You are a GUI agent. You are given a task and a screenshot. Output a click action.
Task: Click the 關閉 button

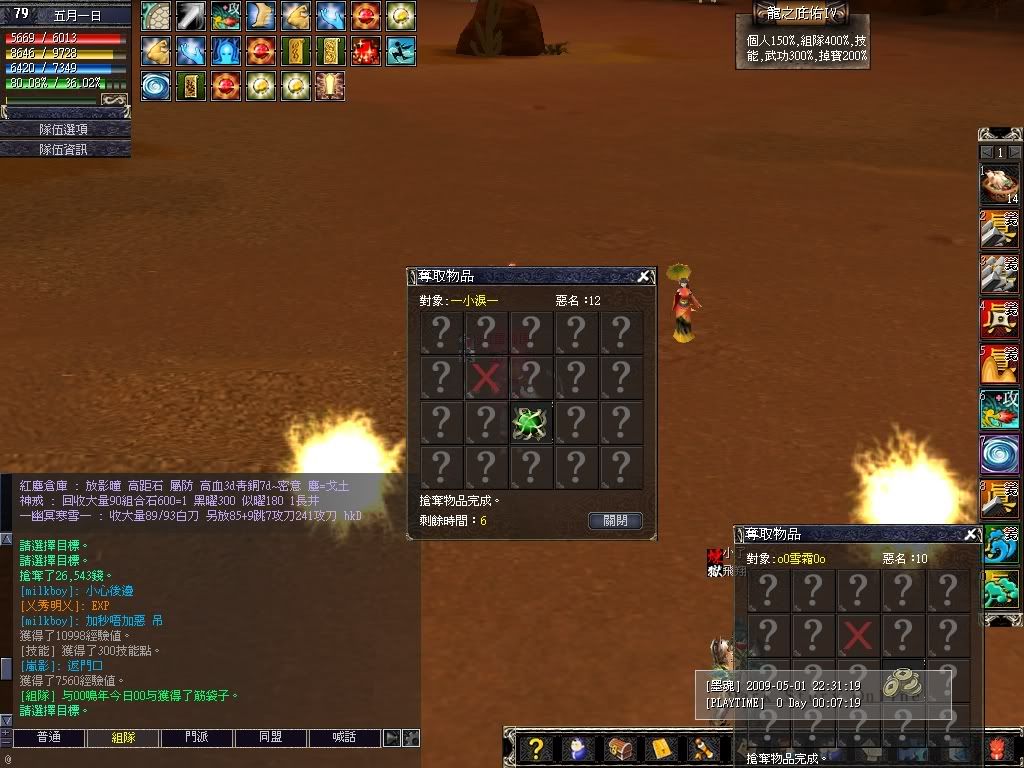(615, 521)
